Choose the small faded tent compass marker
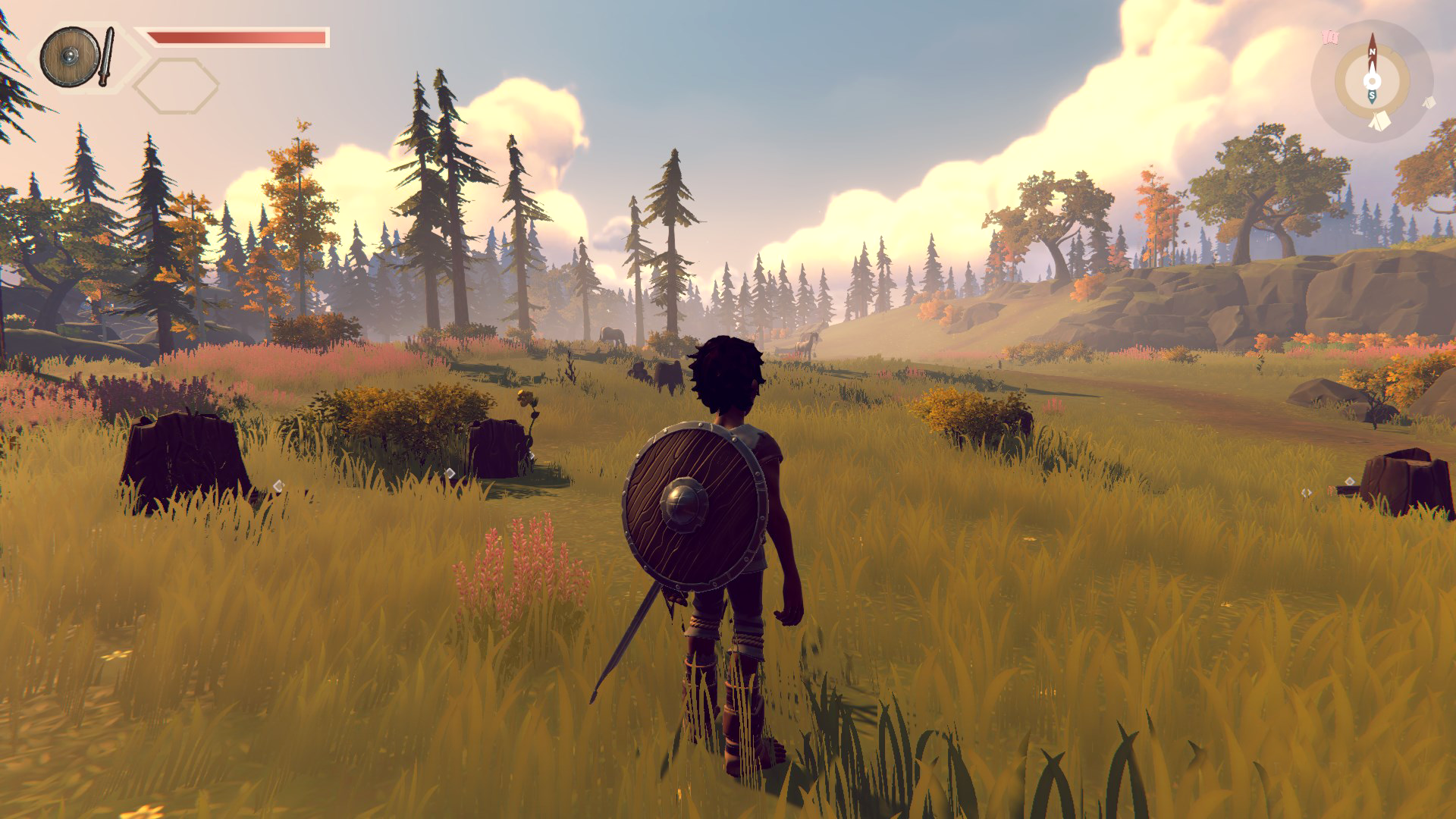This screenshot has width=1456, height=819. (x=1429, y=102)
